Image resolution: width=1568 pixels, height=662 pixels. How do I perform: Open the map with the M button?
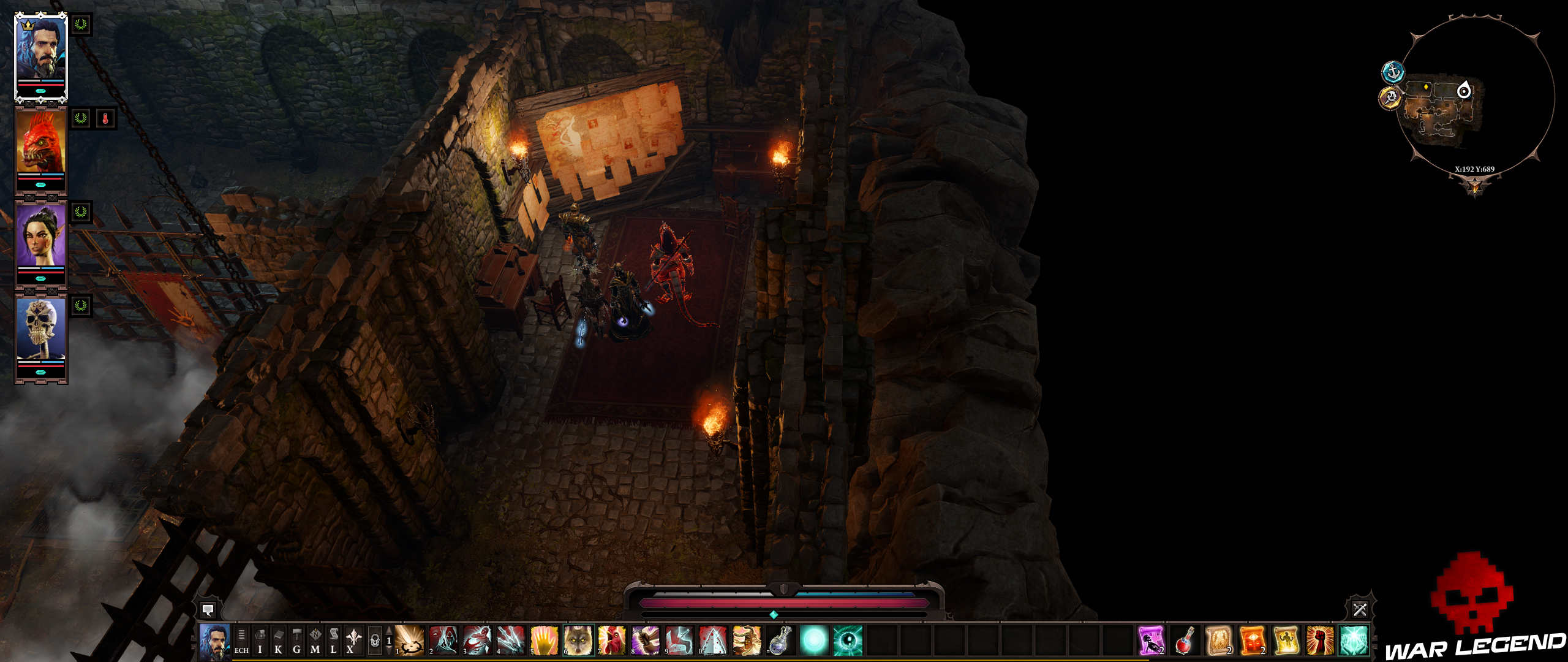(x=315, y=641)
